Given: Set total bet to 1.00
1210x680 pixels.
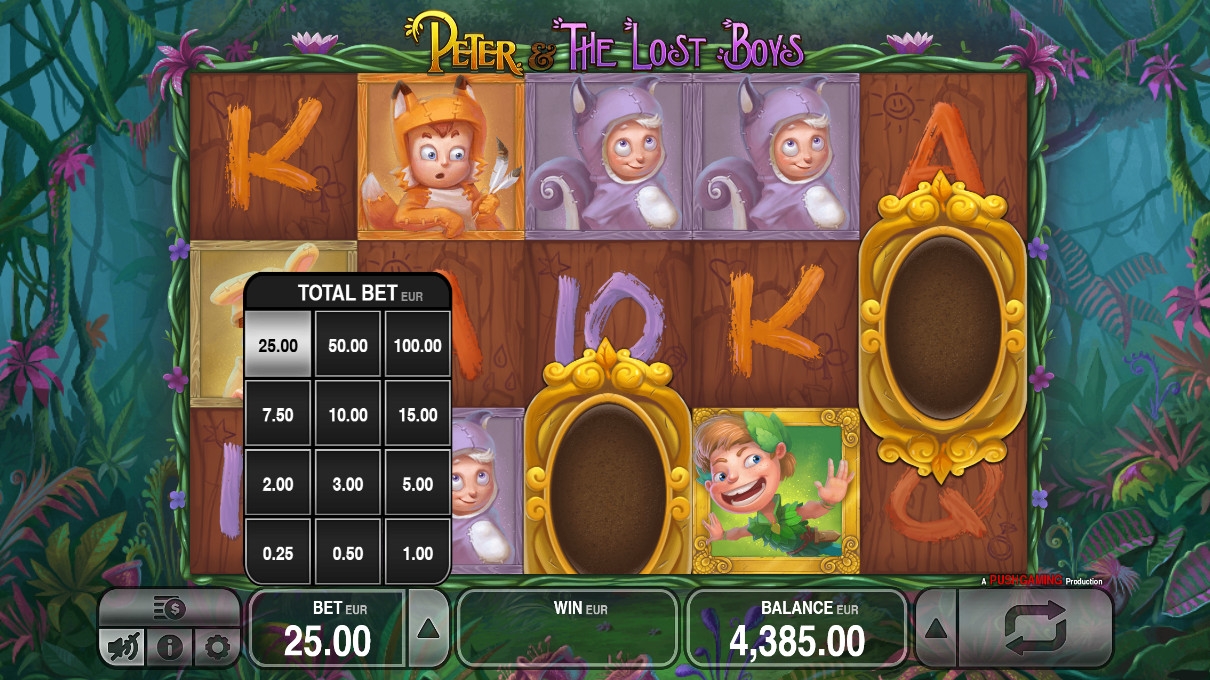Looking at the screenshot, I should [417, 553].
